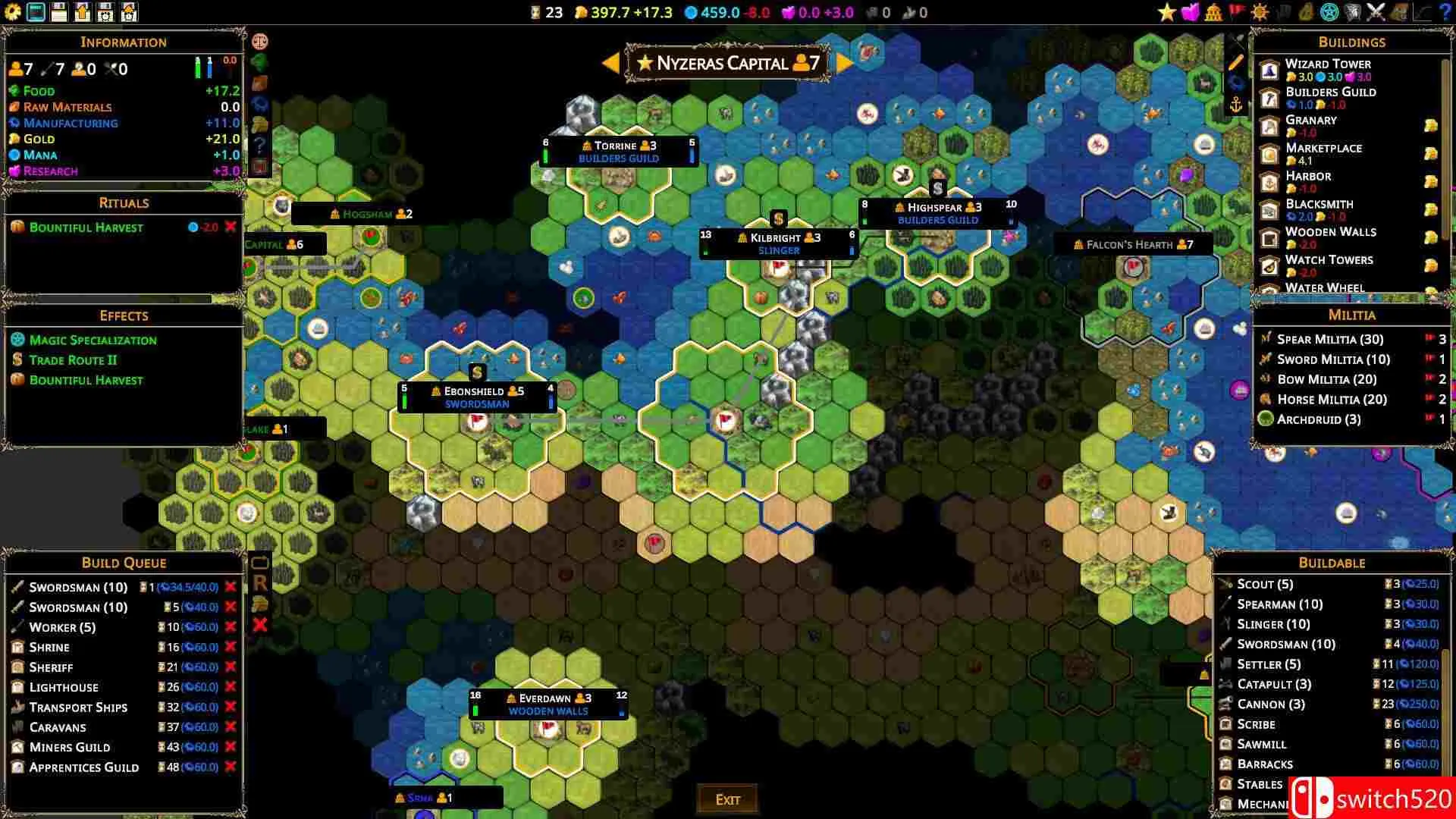Select Barracks from the Buildable list
This screenshot has width=1456, height=819.
(x=1265, y=764)
